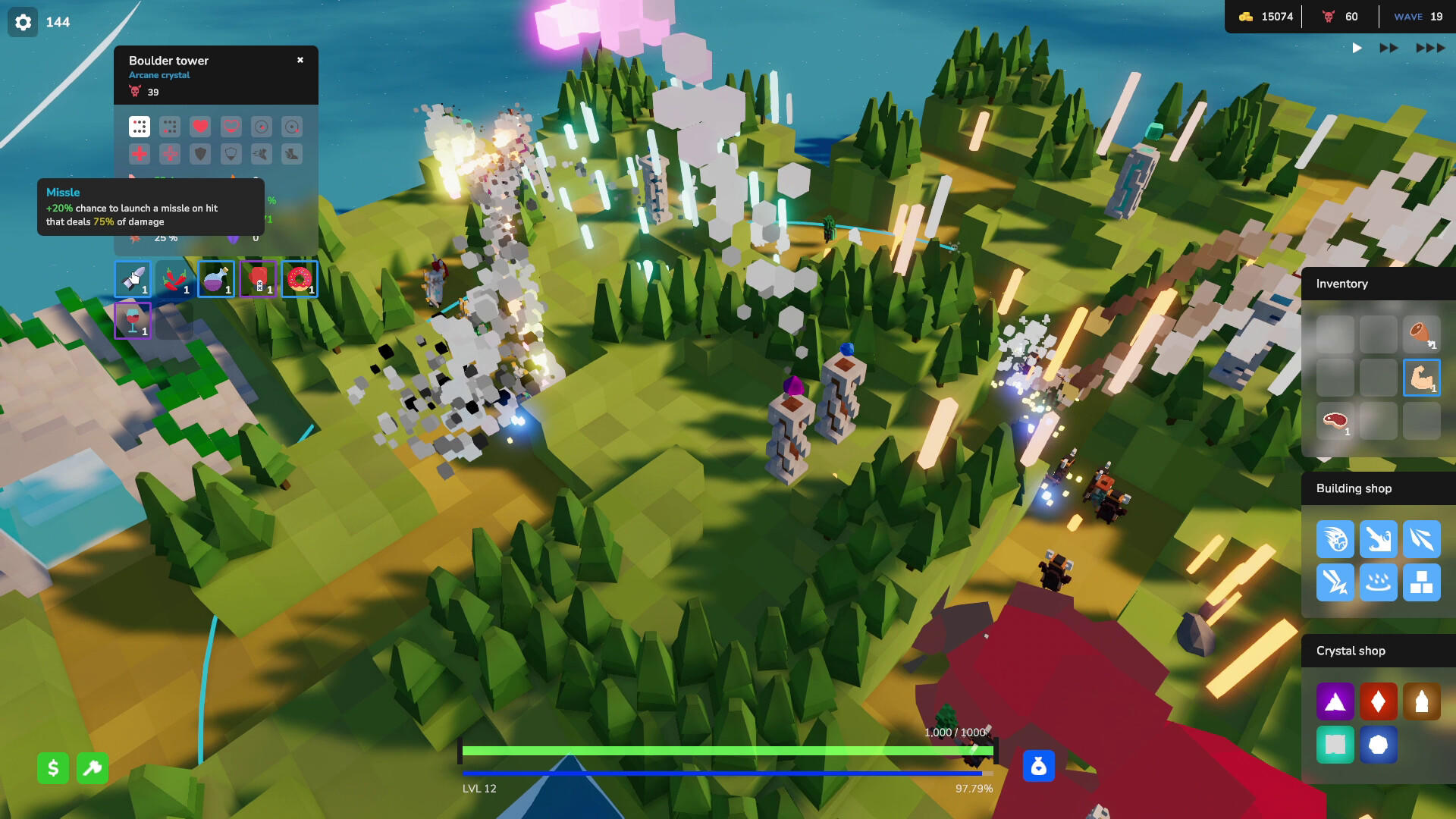
Task: Select the shield armor upgrade
Action: (199, 153)
